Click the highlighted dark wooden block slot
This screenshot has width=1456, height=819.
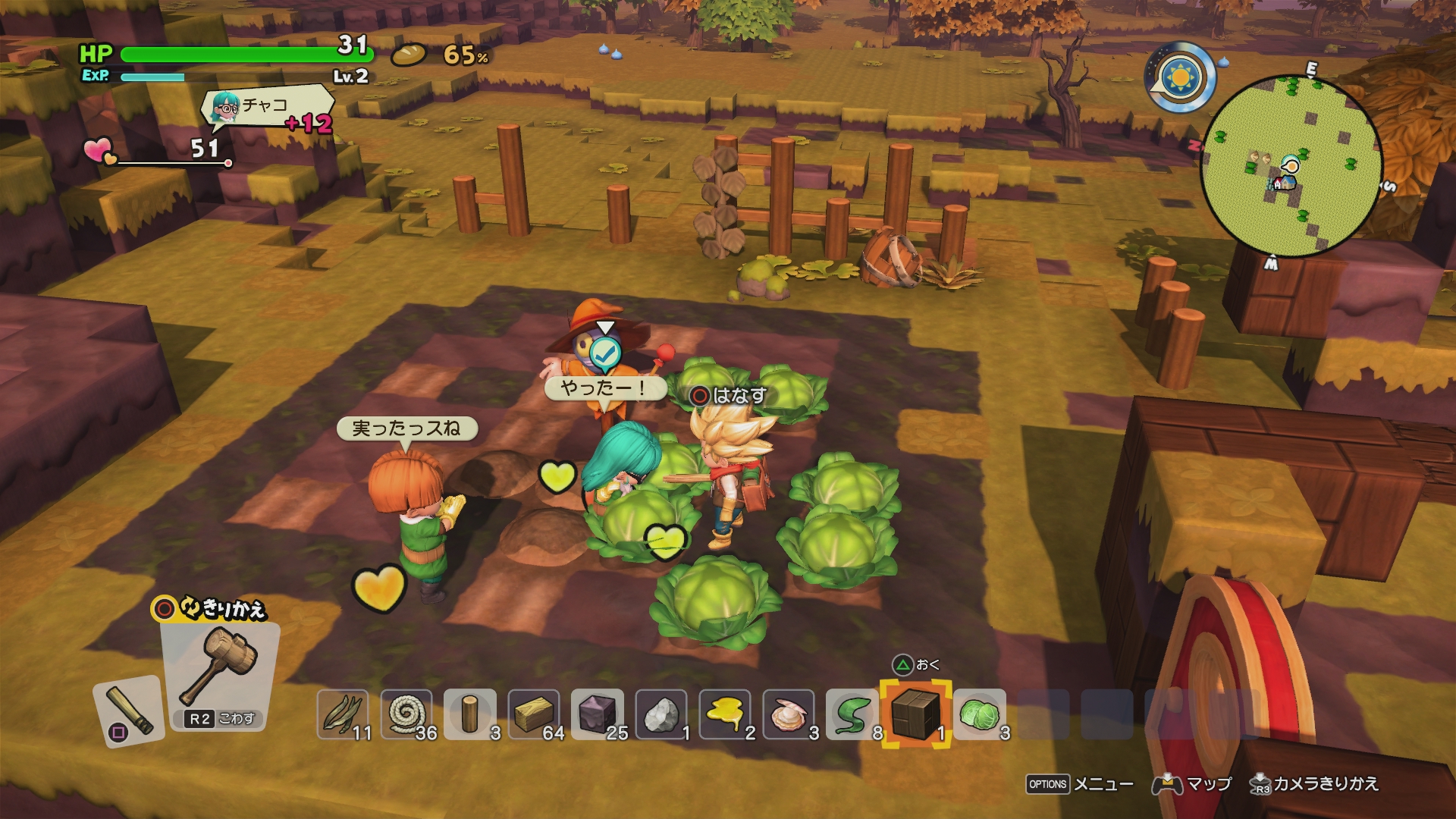(916, 714)
